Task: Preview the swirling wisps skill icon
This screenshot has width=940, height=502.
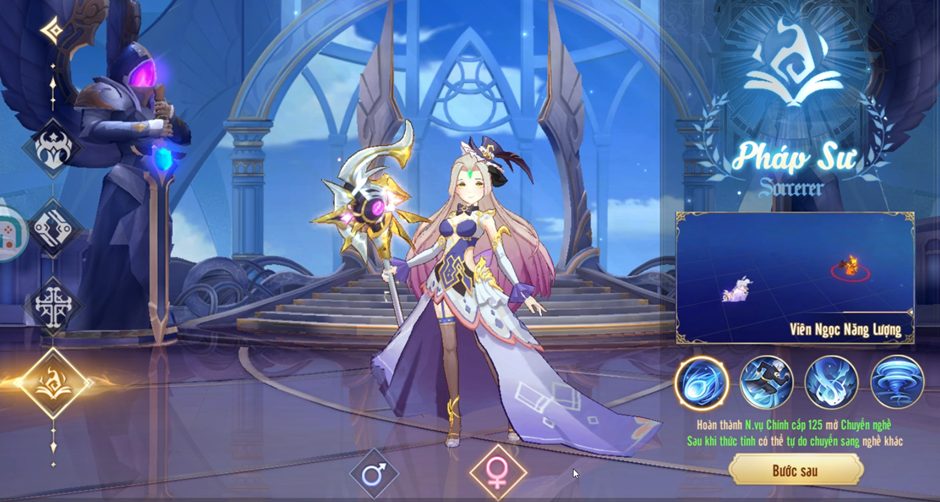Action: (x=831, y=382)
